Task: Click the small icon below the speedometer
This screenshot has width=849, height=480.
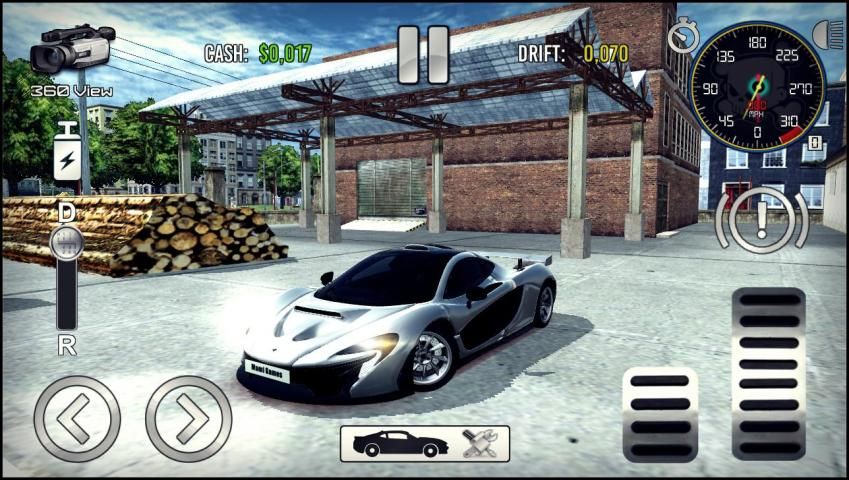Action: [x=814, y=143]
